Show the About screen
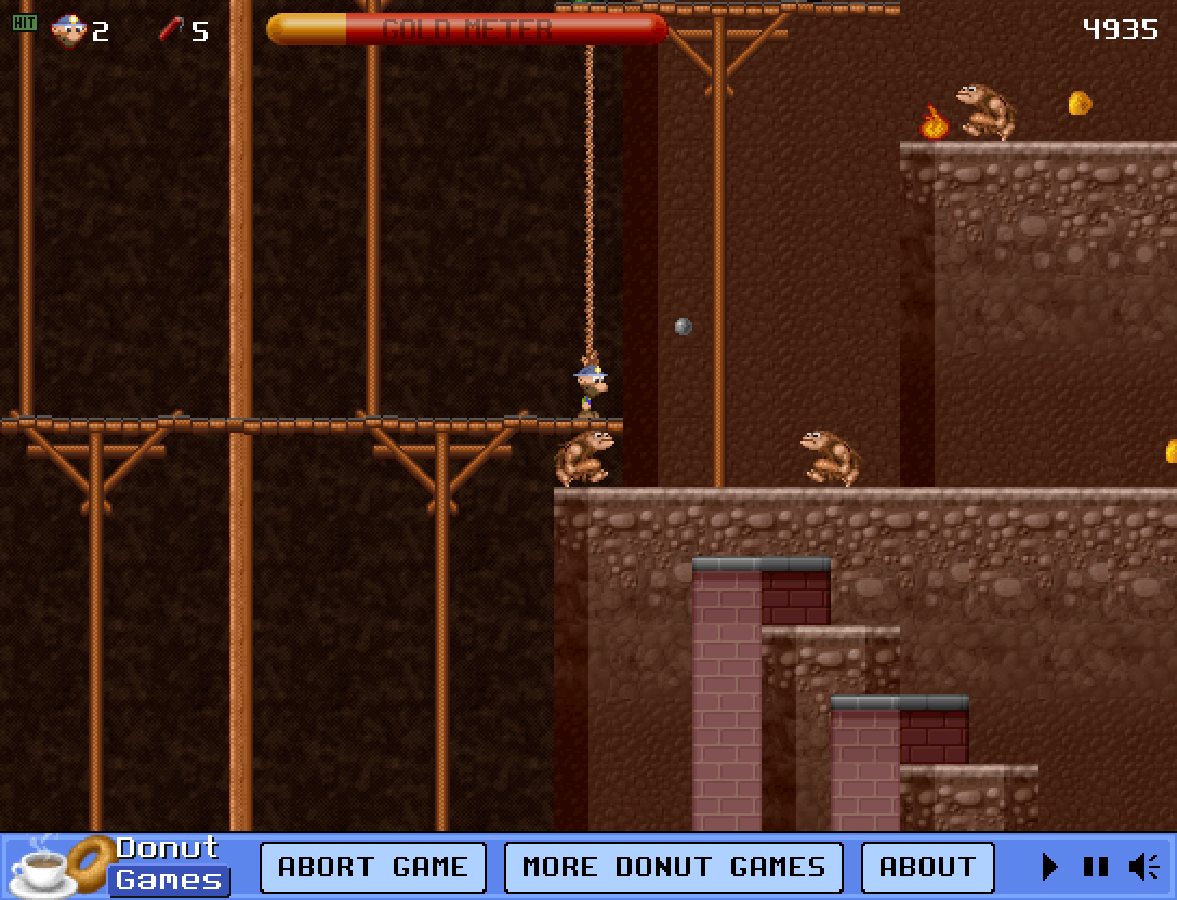This screenshot has height=900, width=1177. pos(927,867)
